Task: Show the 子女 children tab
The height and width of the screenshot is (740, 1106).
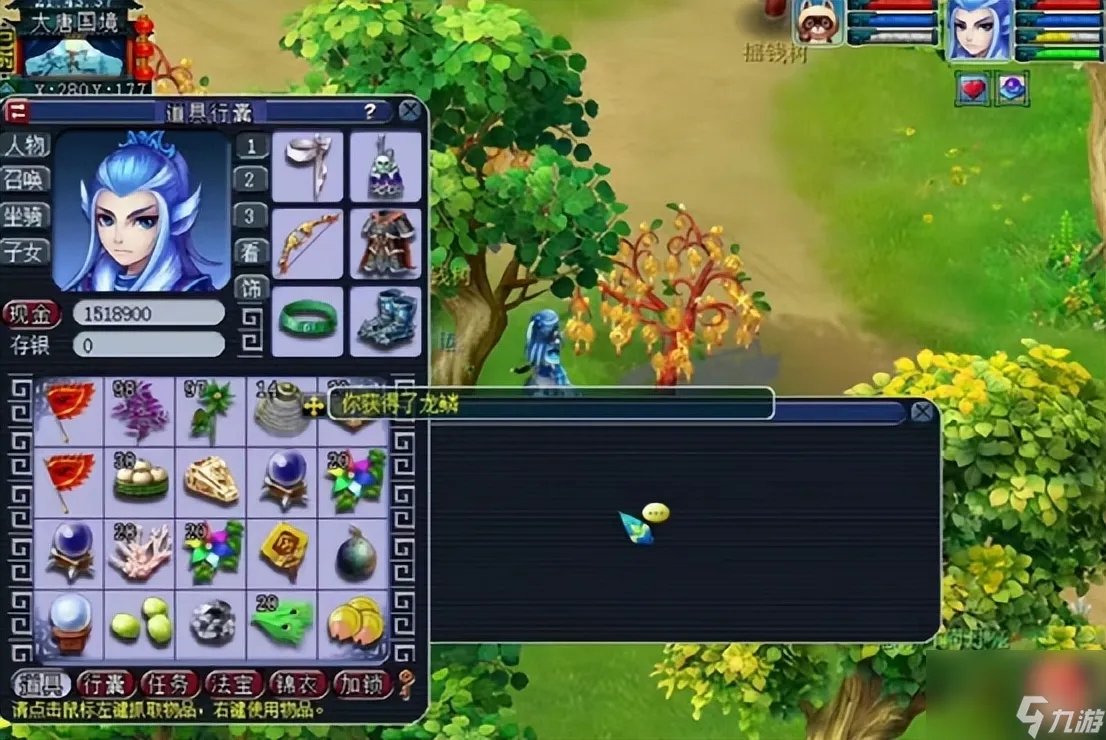Action: tap(25, 251)
